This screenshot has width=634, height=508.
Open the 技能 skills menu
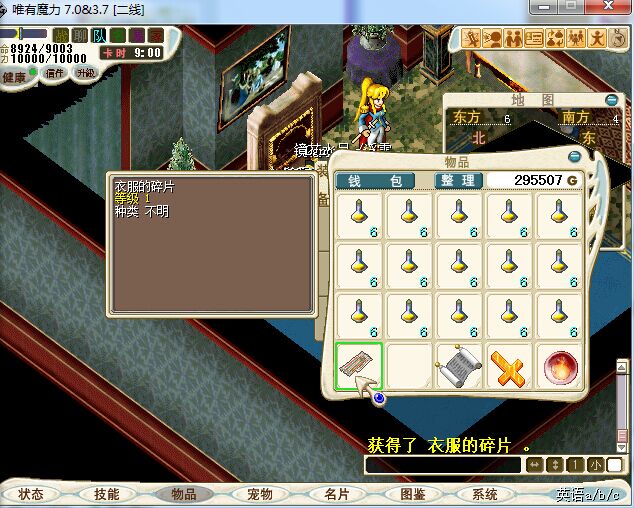pos(106,494)
